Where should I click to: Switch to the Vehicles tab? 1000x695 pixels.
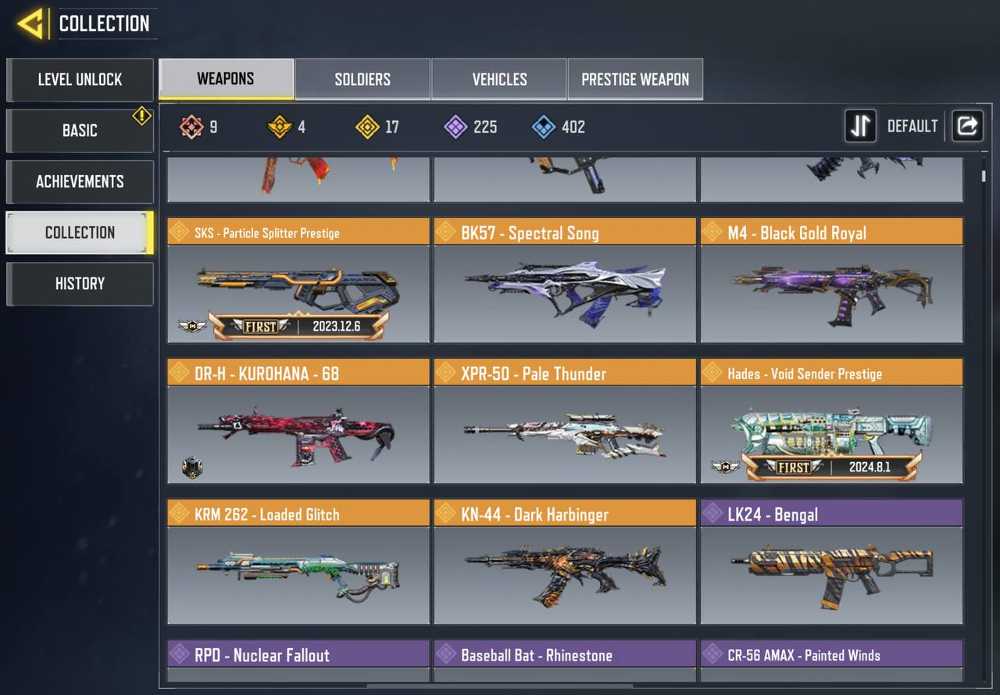click(x=499, y=79)
